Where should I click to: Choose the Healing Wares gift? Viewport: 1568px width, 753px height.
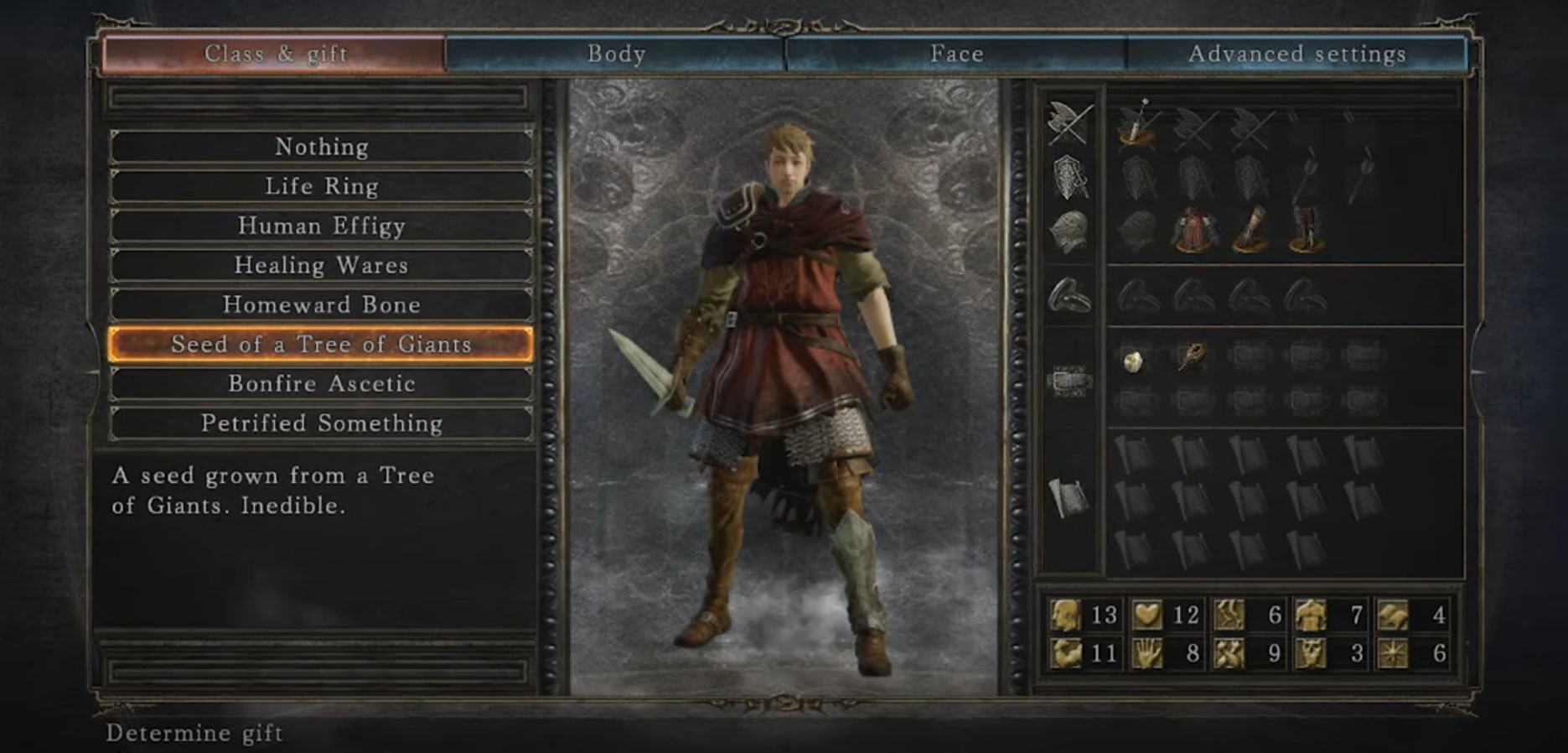[321, 265]
